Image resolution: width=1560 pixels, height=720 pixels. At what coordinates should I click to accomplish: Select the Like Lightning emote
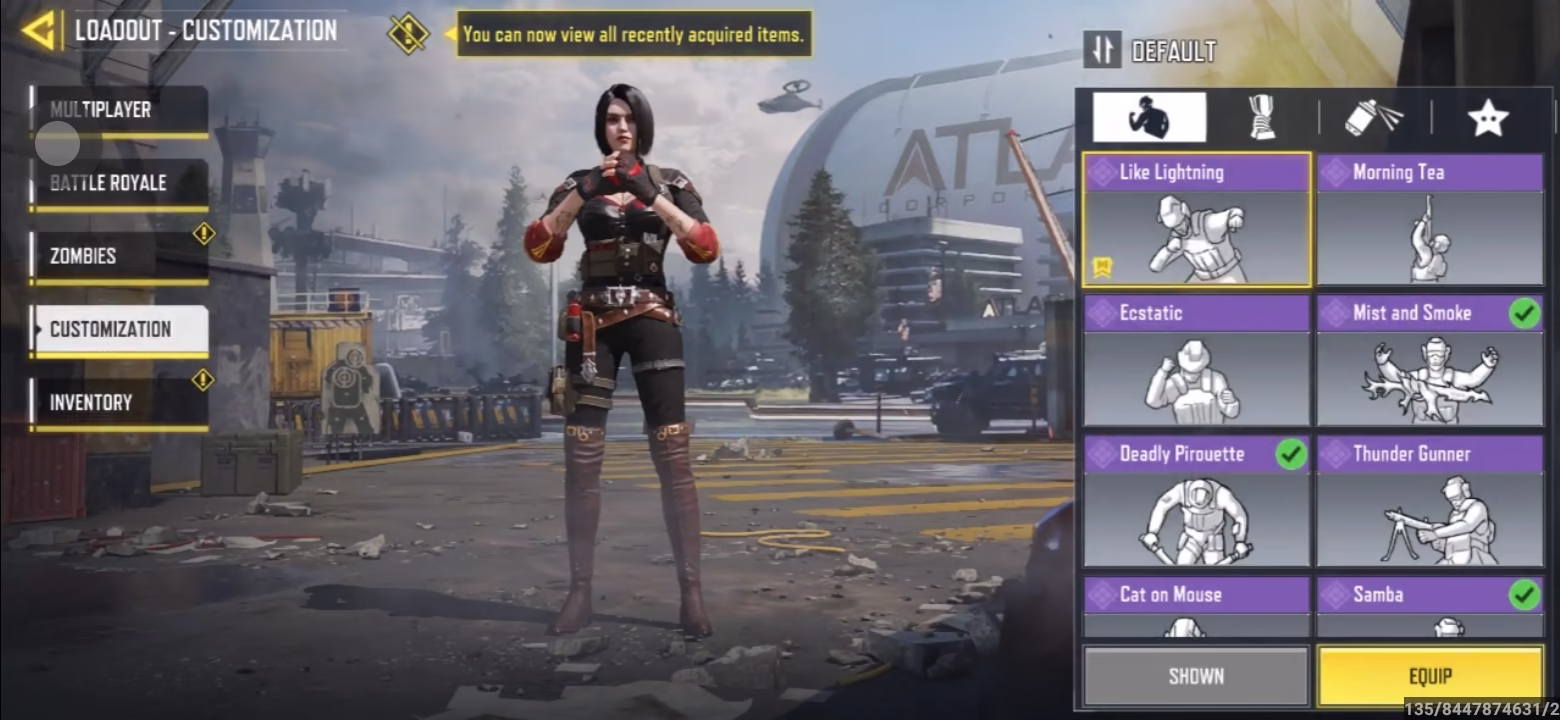click(x=1196, y=220)
